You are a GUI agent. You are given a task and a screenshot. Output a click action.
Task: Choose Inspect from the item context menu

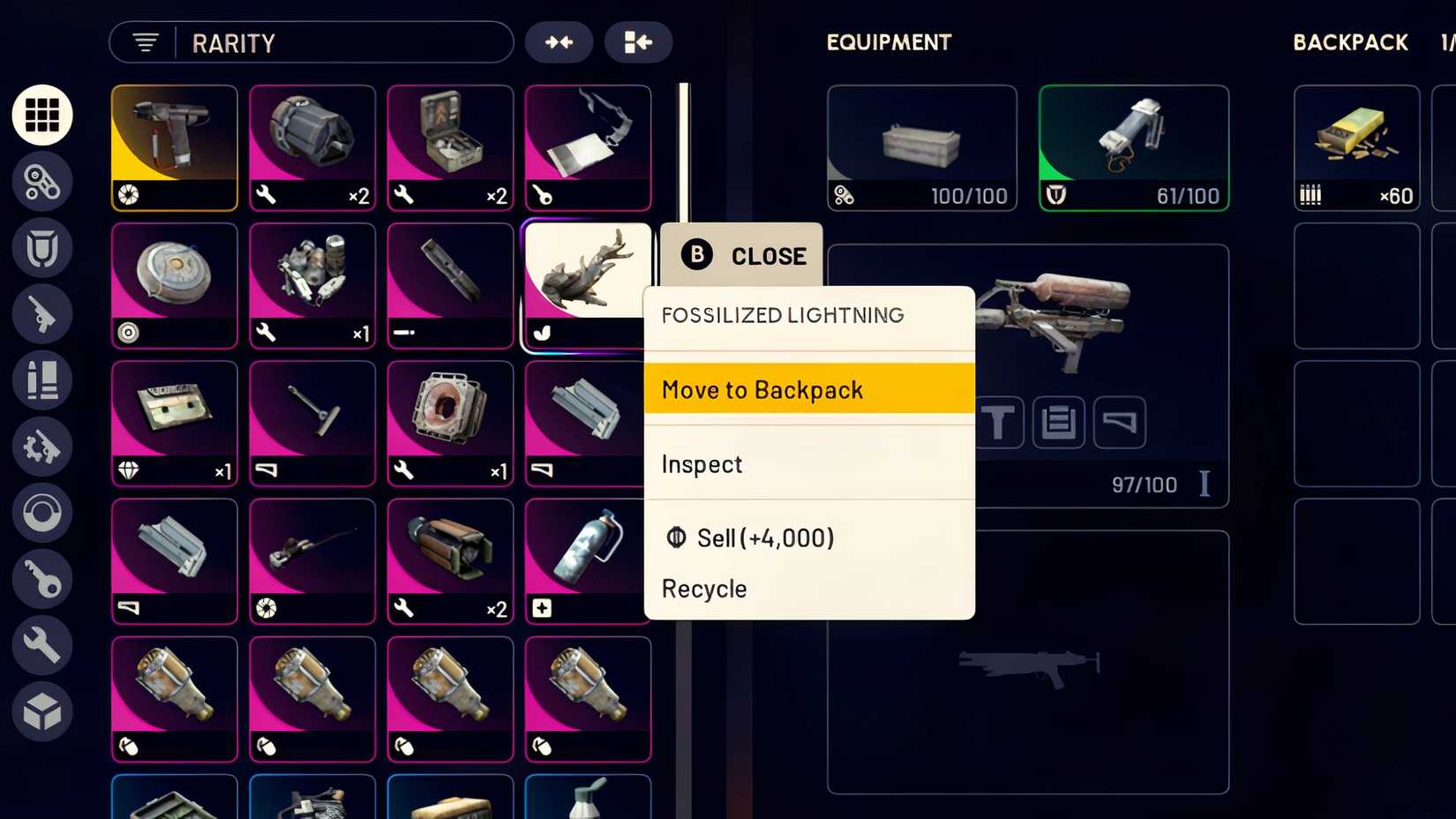tap(701, 464)
